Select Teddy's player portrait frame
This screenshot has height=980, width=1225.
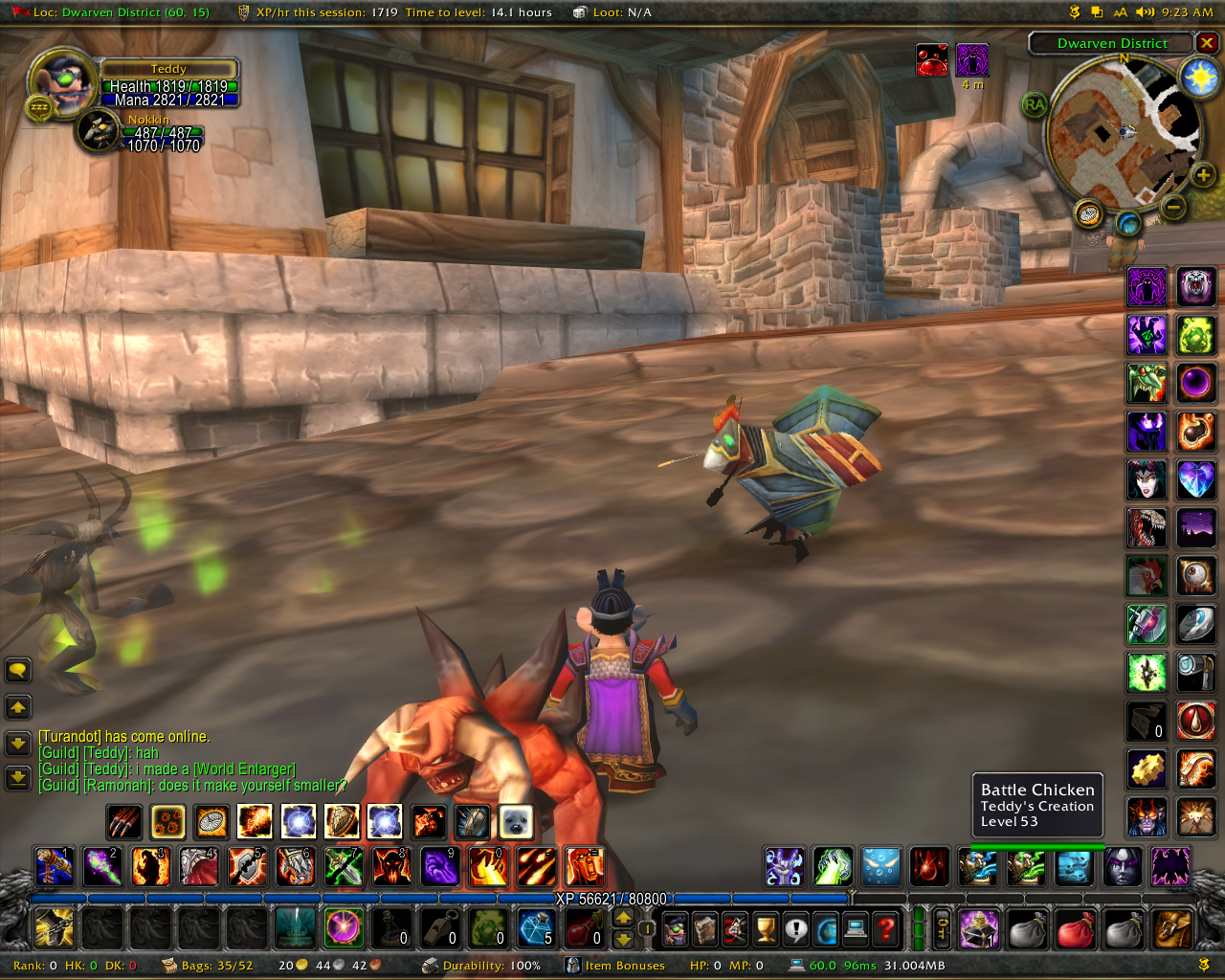[63, 84]
